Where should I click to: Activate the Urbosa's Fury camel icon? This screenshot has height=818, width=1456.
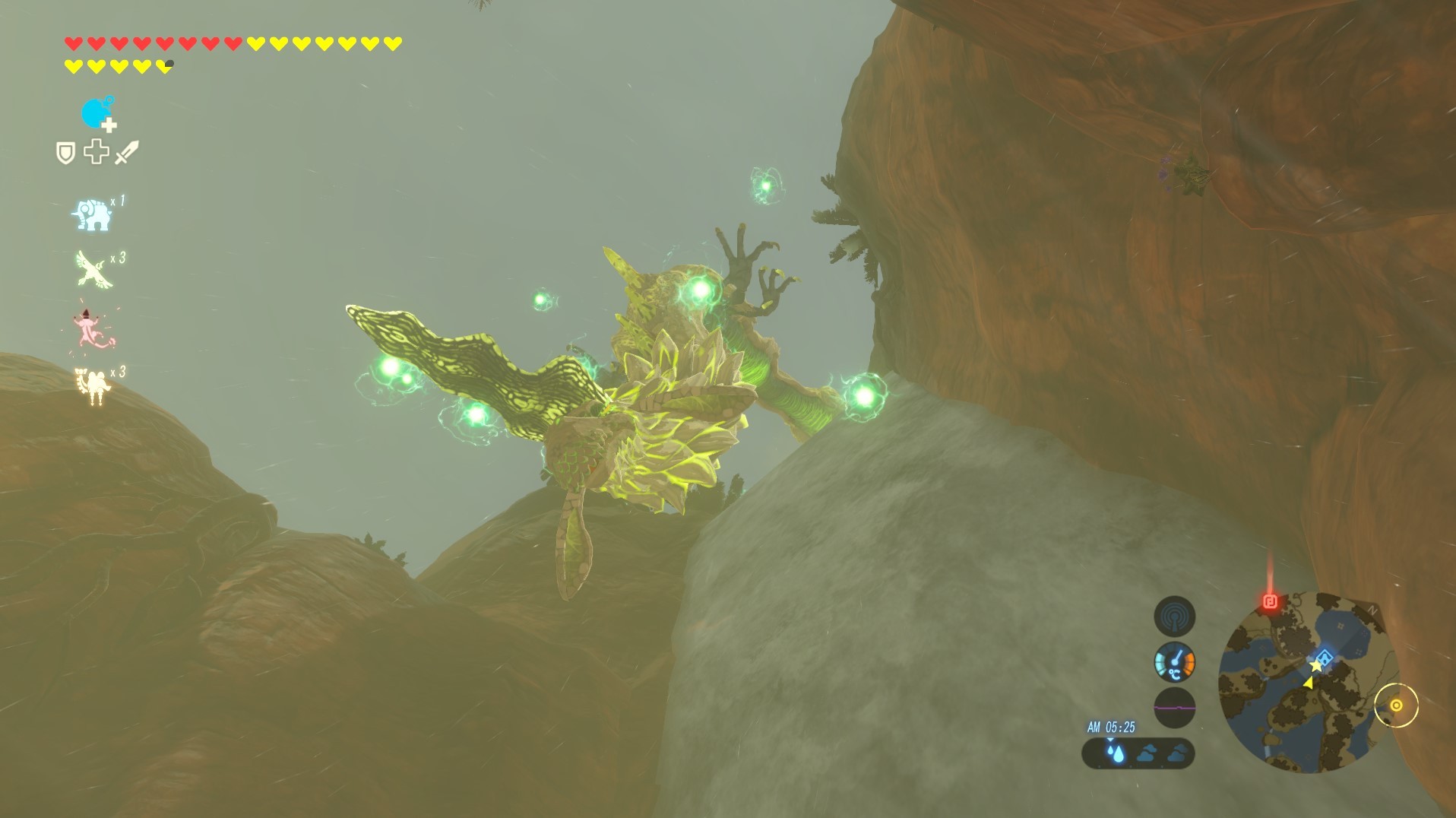point(93,385)
